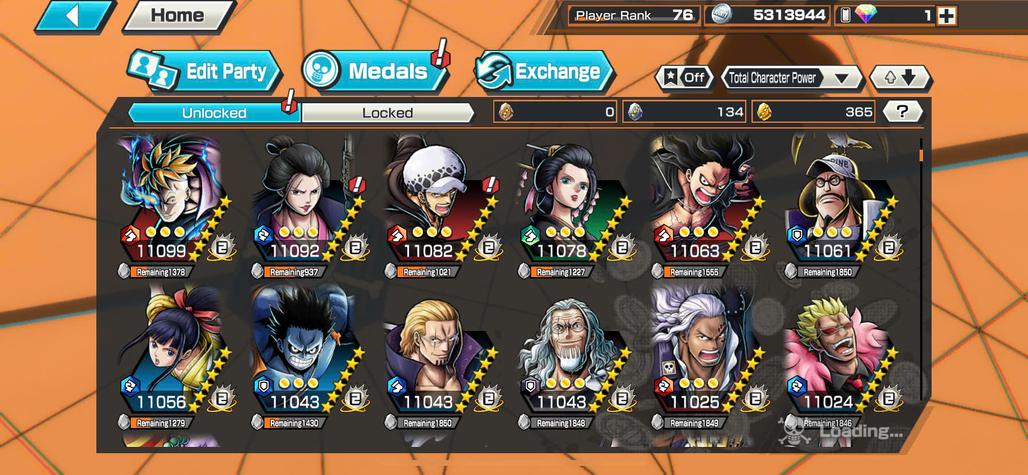Open the Exchange menu
The width and height of the screenshot is (1028, 475).
[544, 71]
